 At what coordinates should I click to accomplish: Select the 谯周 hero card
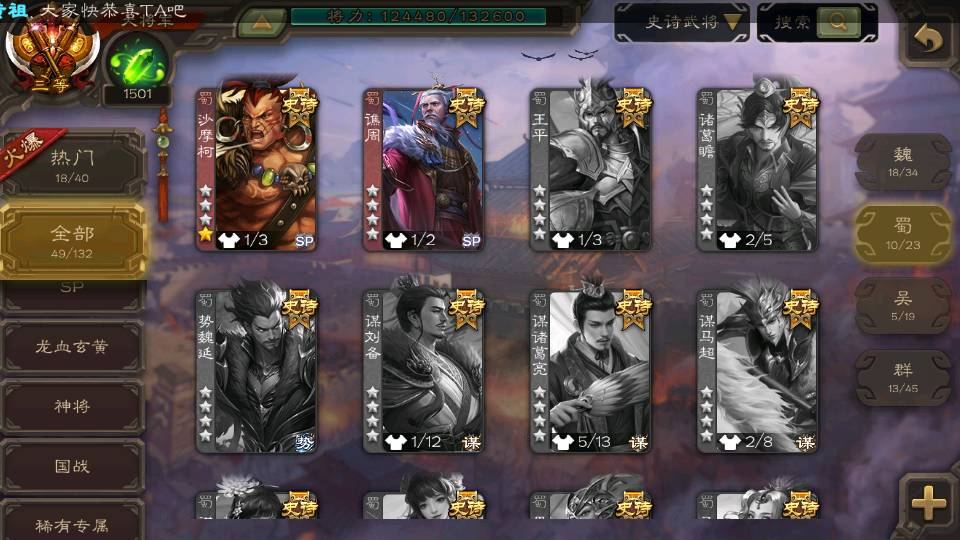click(x=423, y=168)
